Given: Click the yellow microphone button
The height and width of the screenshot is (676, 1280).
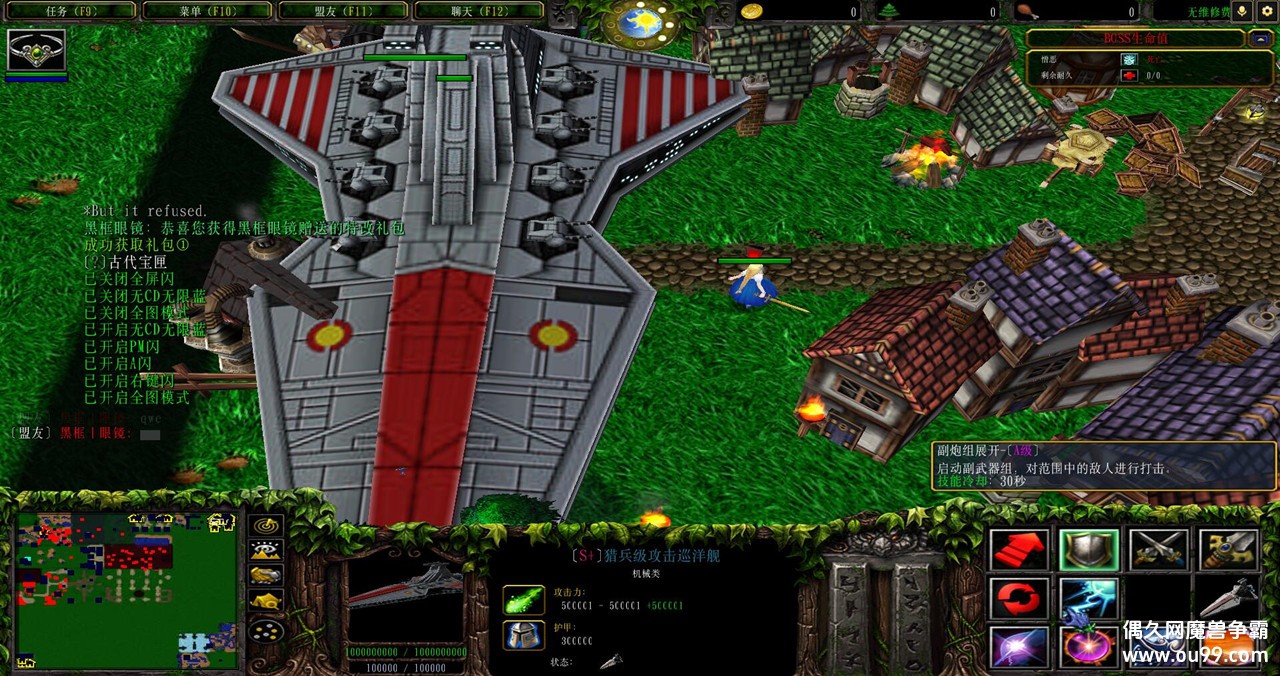Looking at the screenshot, I should pos(1243,11).
